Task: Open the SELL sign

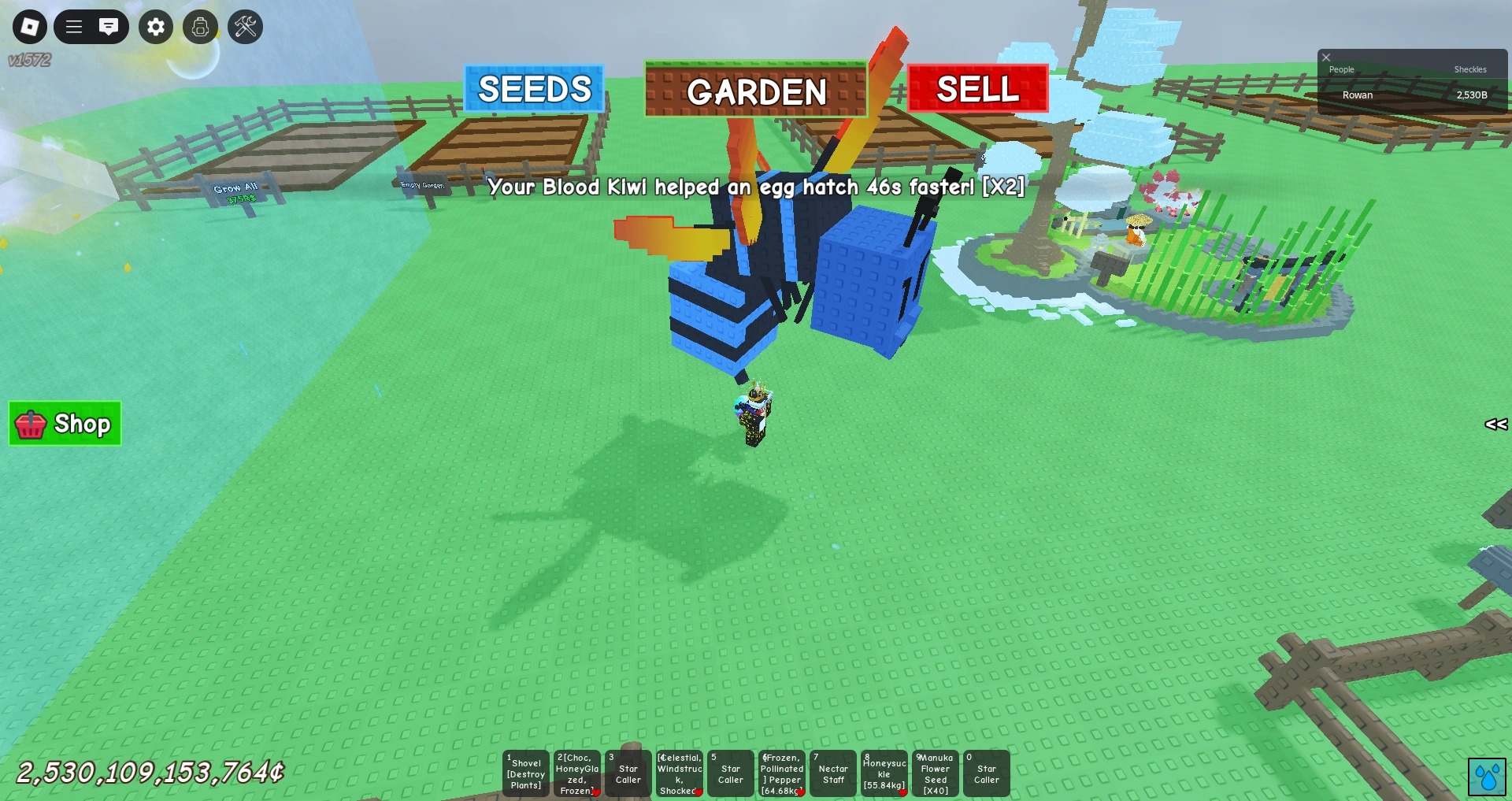Action: click(x=976, y=90)
